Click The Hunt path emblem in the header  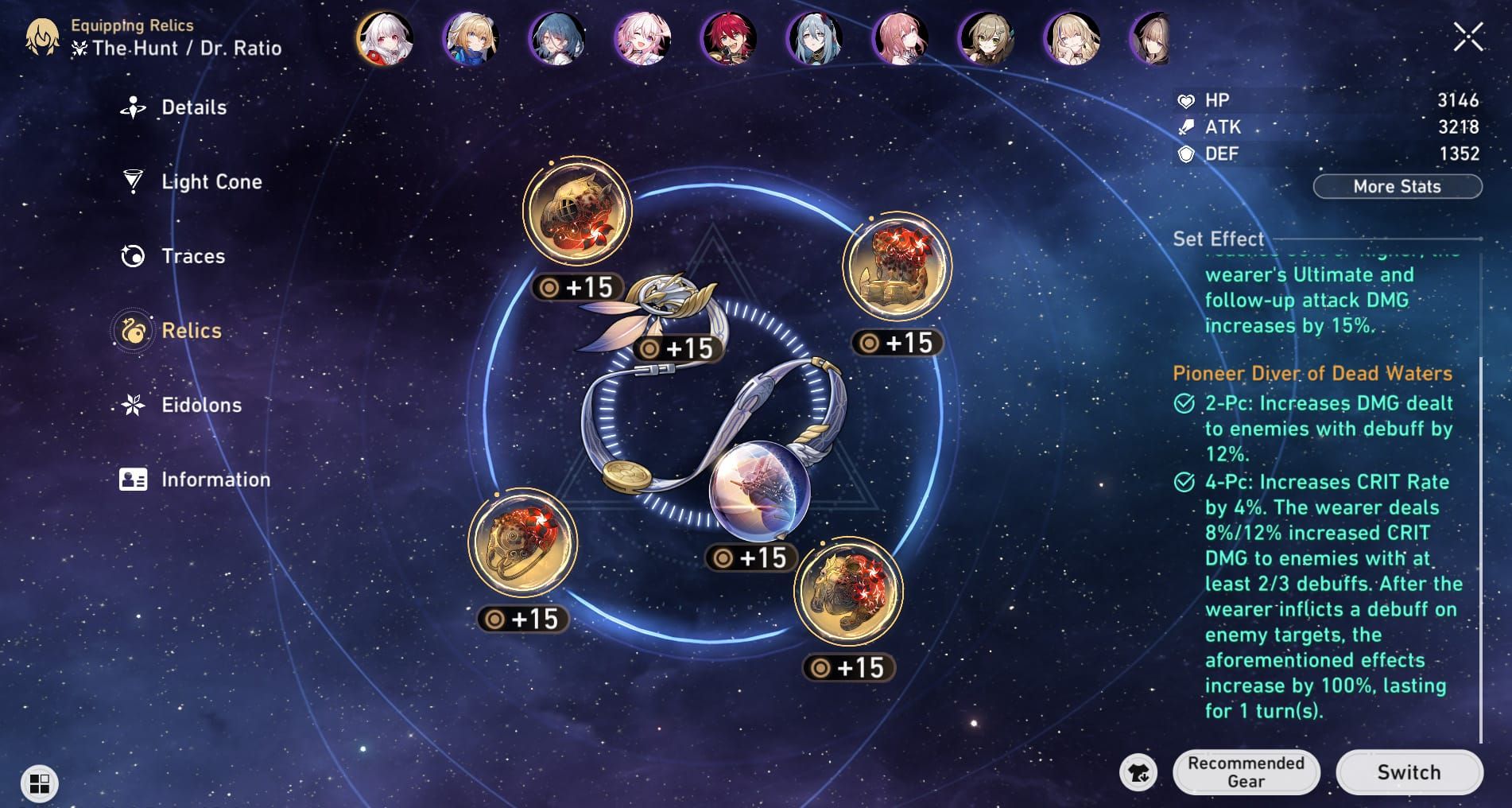(x=79, y=49)
